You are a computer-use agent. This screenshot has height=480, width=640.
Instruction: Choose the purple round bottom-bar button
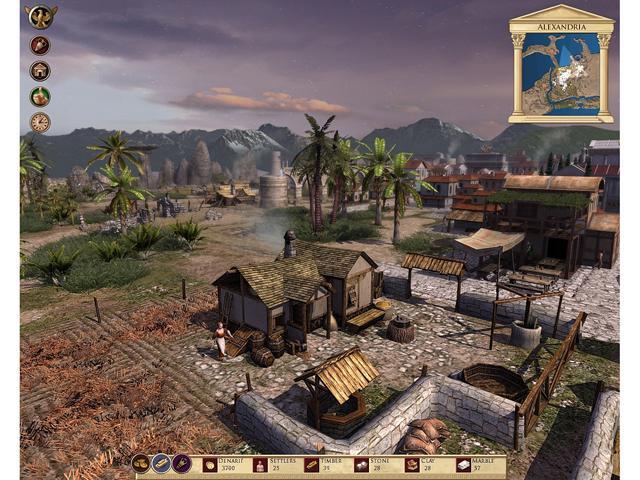click(181, 464)
